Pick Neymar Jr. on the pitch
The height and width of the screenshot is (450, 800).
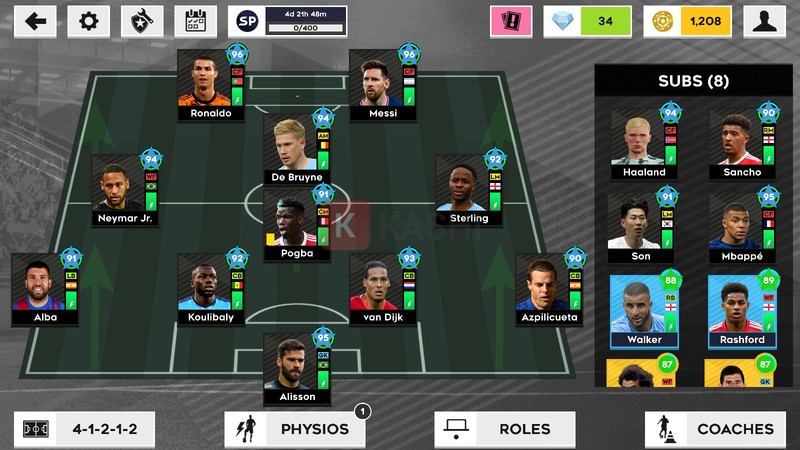coord(125,189)
